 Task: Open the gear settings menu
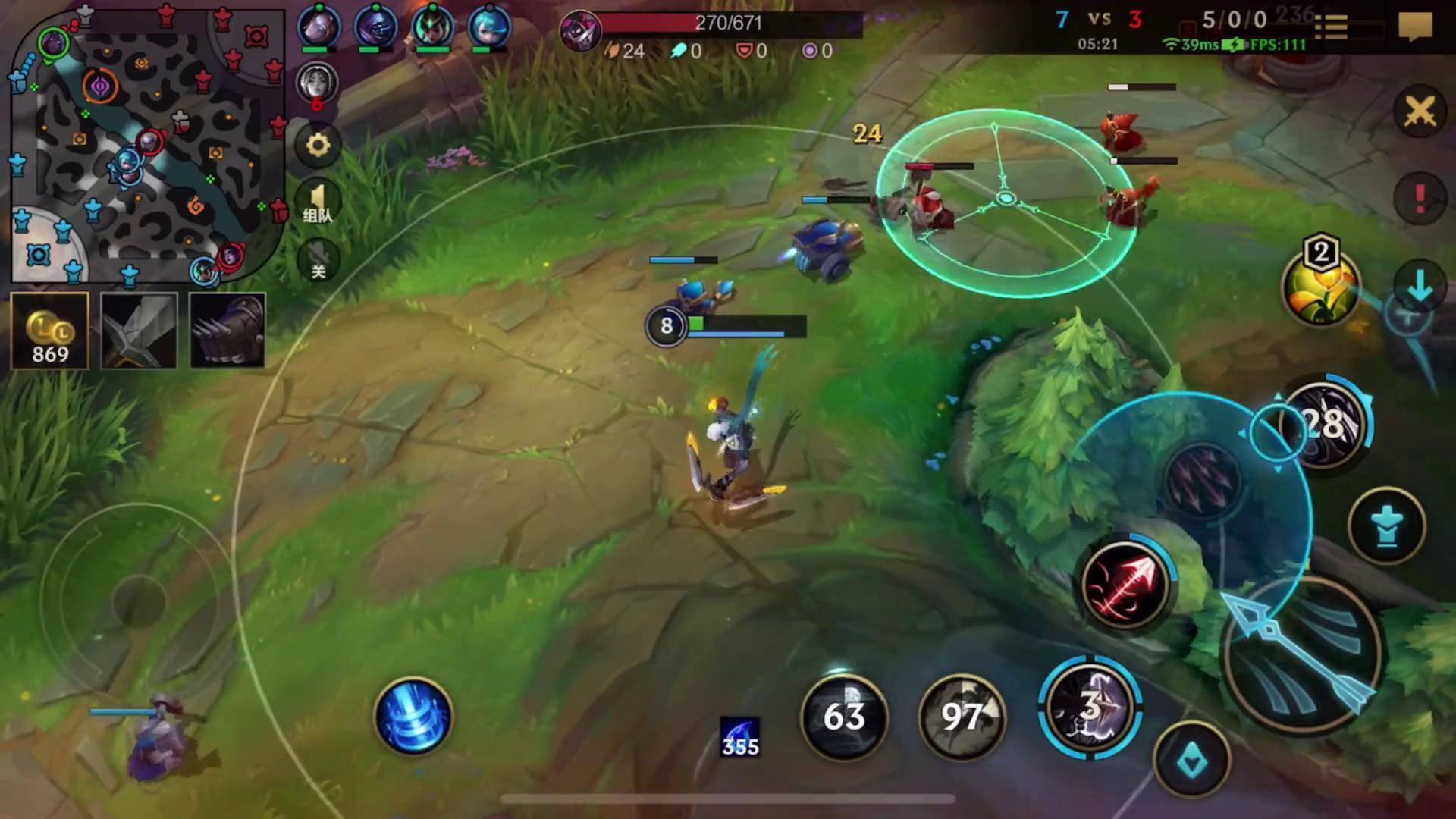[x=318, y=144]
